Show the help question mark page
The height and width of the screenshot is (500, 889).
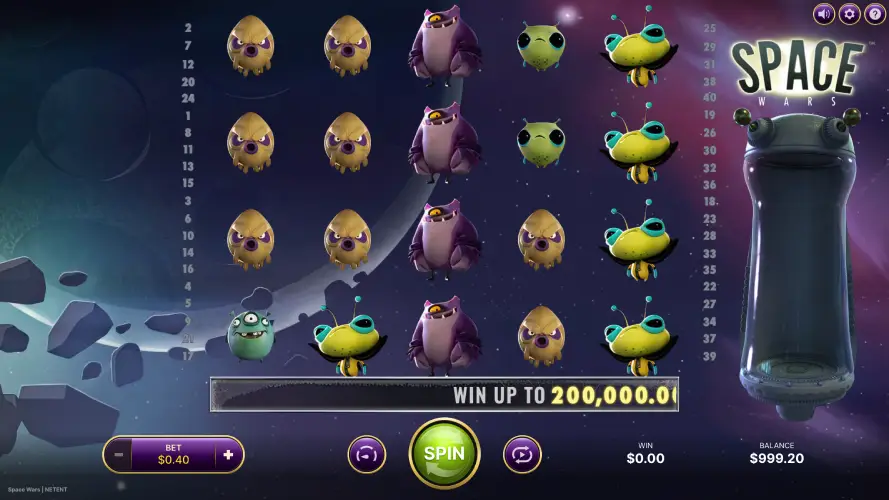point(874,14)
